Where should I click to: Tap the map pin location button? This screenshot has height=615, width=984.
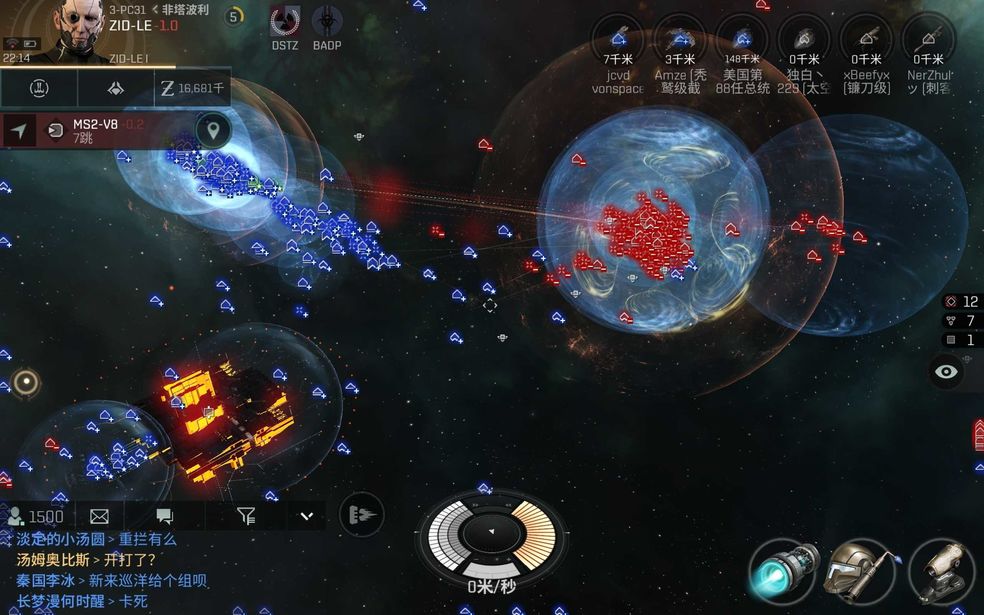[x=212, y=130]
